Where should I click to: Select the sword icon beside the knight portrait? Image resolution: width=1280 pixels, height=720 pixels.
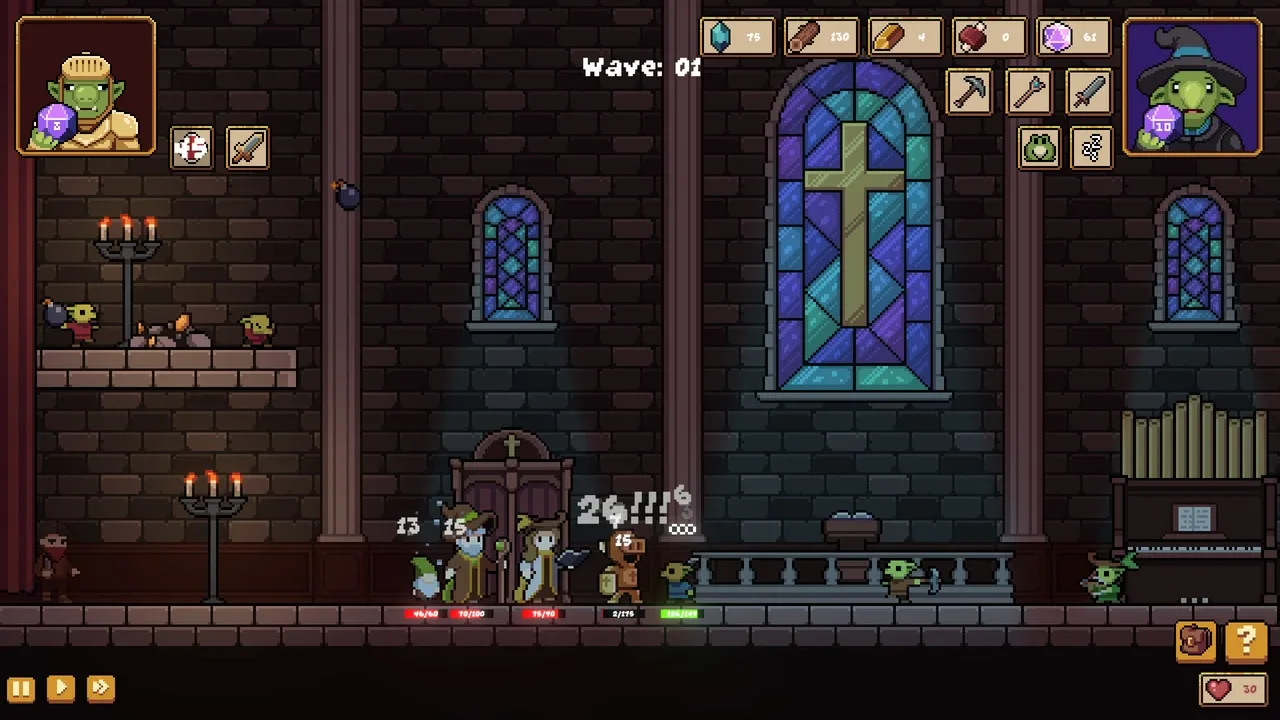tap(247, 148)
